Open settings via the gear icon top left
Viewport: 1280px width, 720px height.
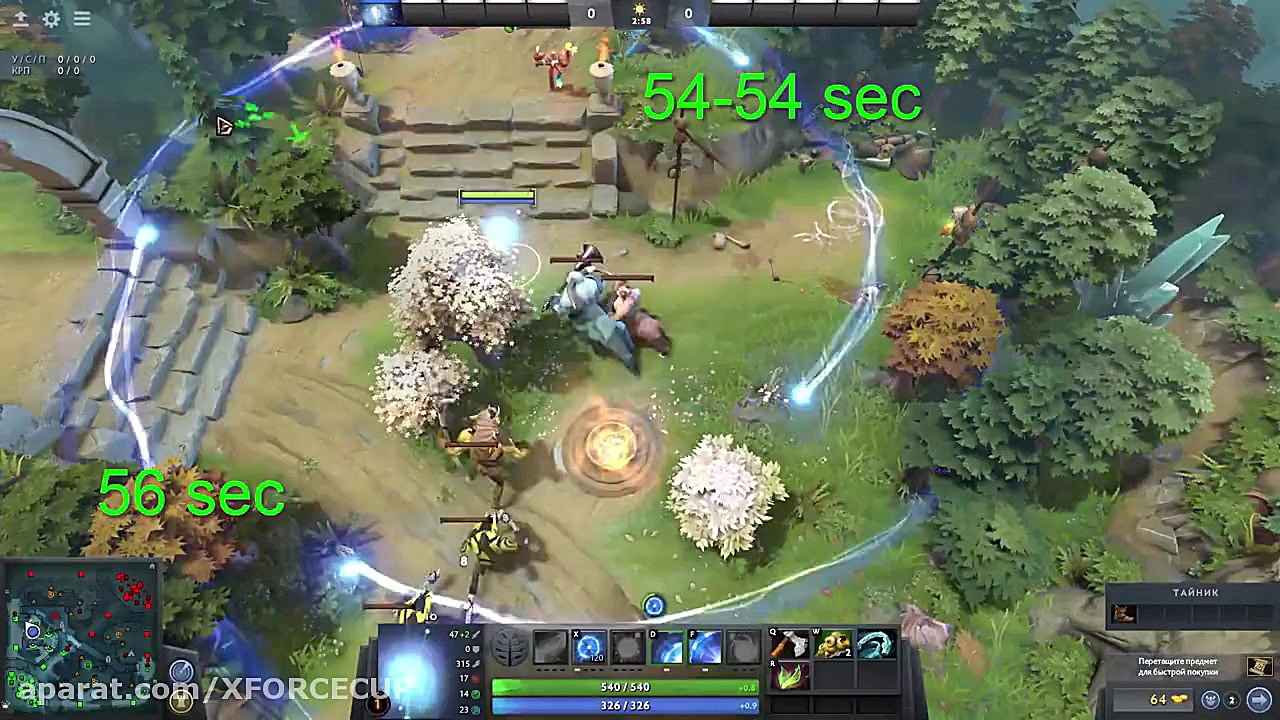click(51, 19)
